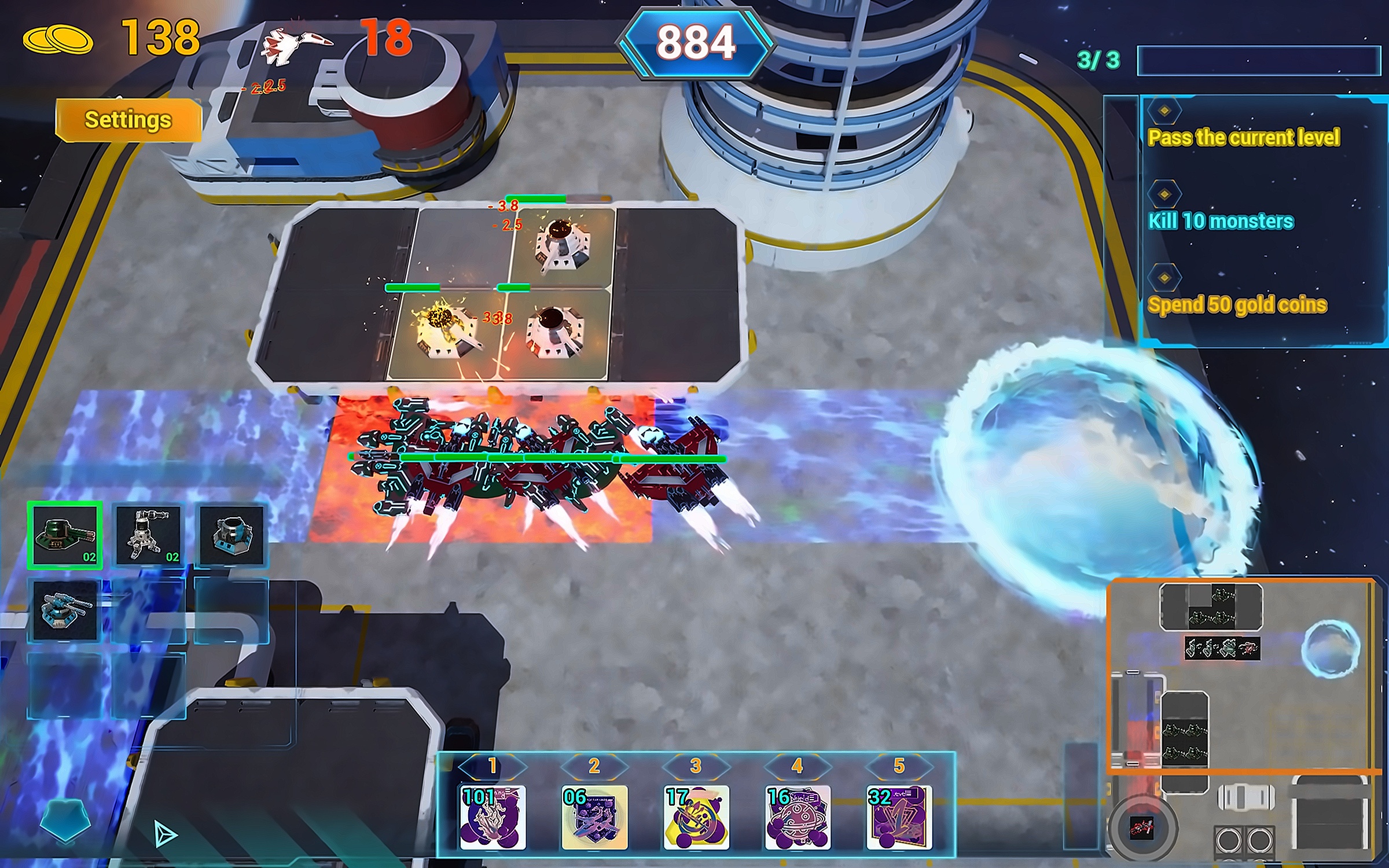Trigger skill card 3 on yellow triangle
Screen dimensions: 1389x868
[x=696, y=816]
